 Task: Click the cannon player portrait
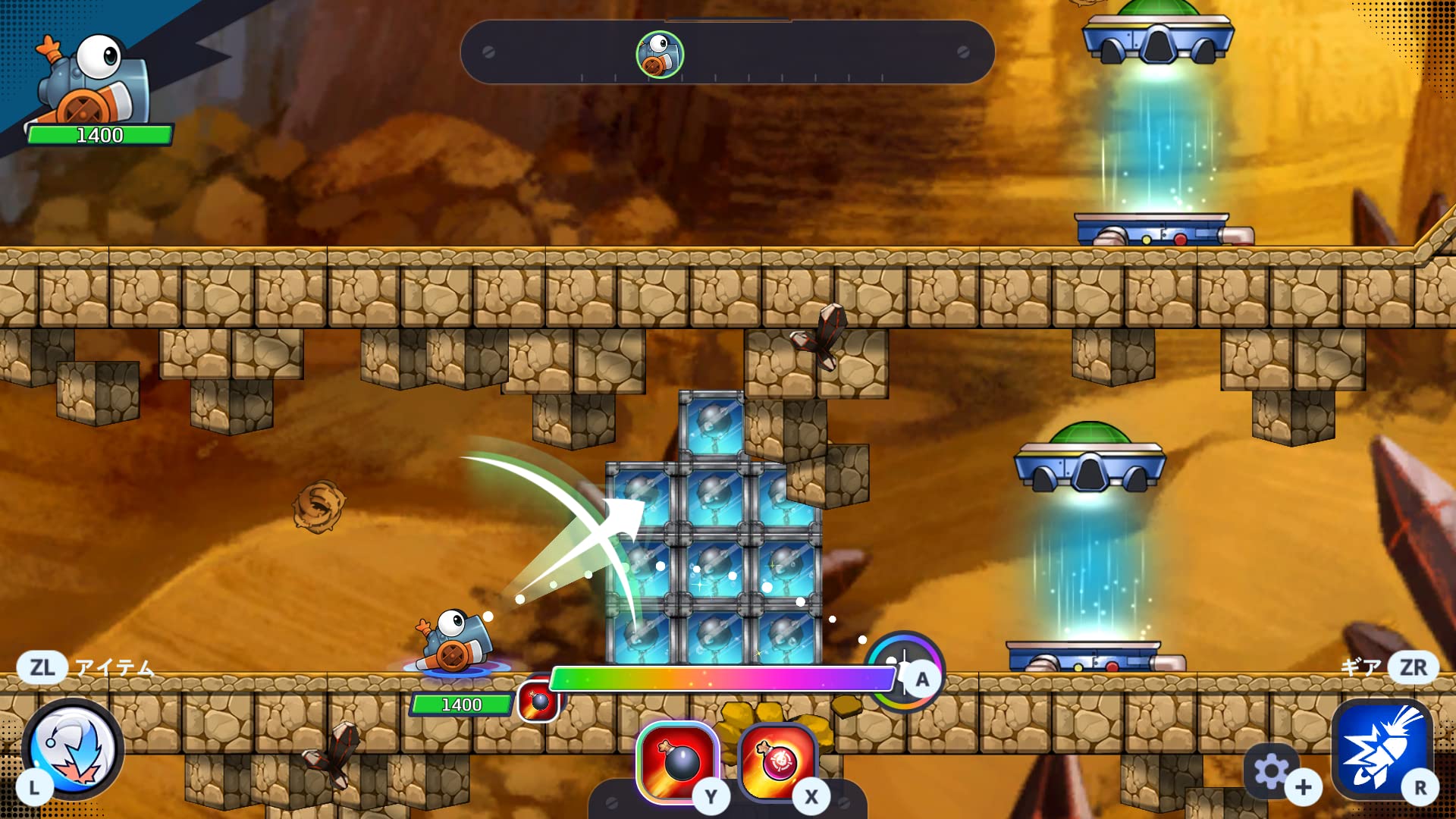[91, 80]
